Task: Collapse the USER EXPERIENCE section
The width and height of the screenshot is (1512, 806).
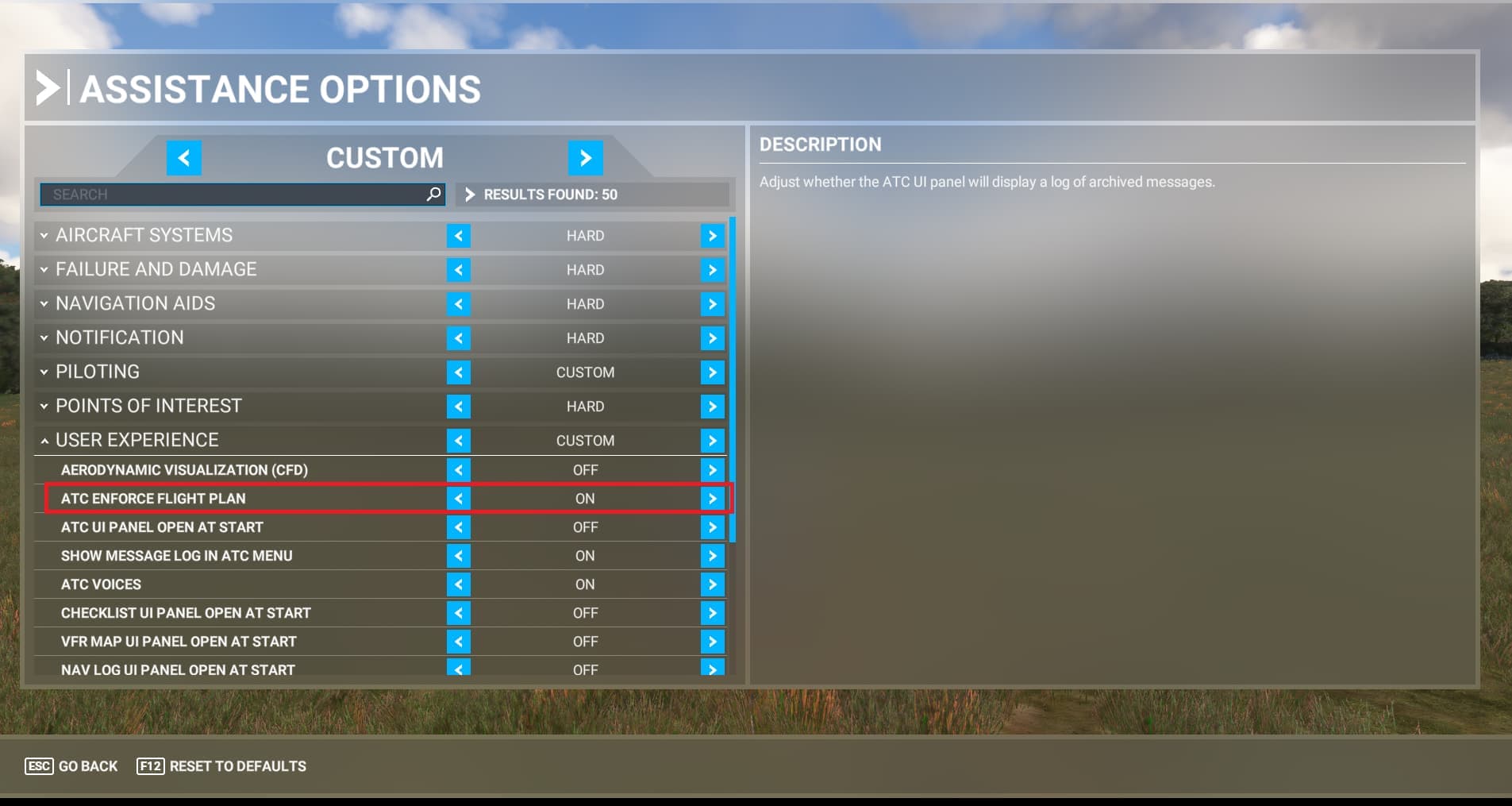Action: click(x=44, y=439)
